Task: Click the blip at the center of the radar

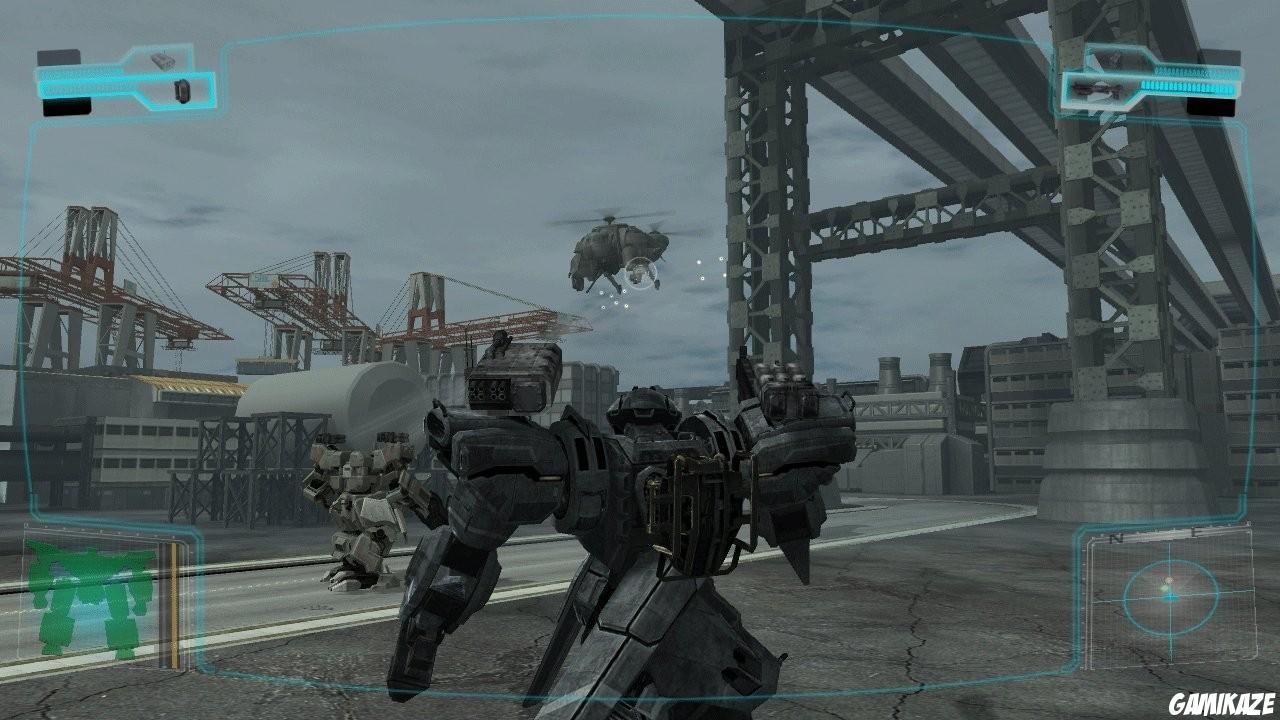Action: [1170, 594]
